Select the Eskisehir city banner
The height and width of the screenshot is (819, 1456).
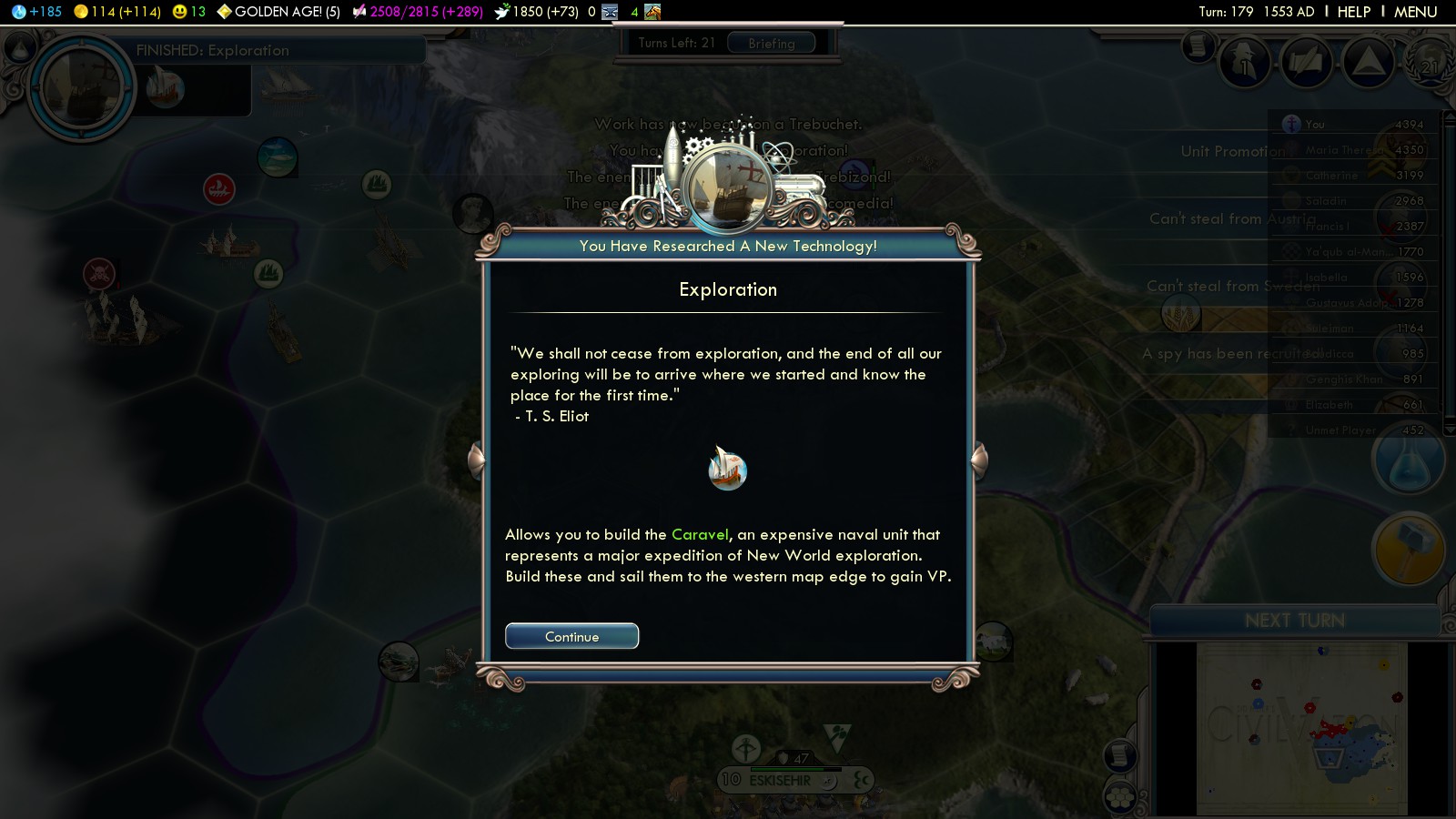click(779, 780)
